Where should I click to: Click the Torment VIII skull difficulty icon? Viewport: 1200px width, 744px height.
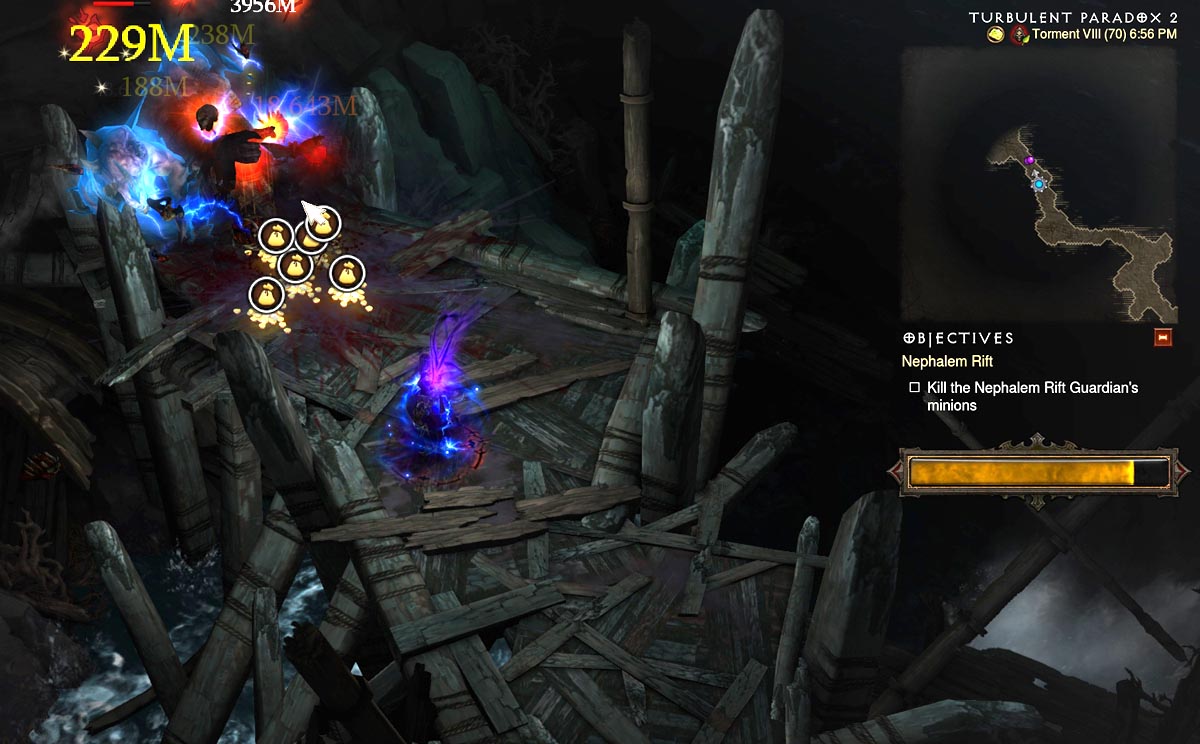coord(1020,35)
